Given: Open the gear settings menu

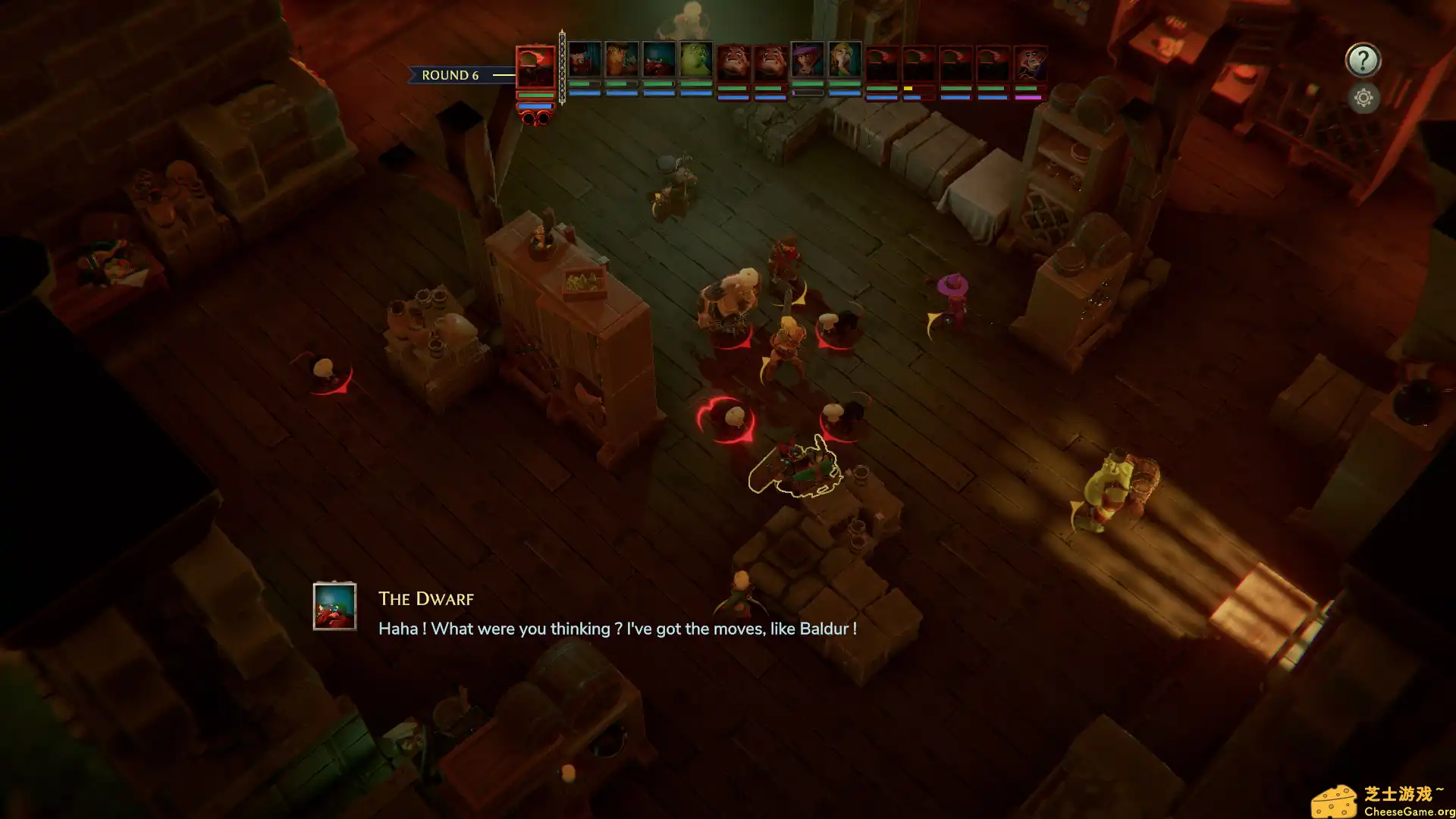Looking at the screenshot, I should [x=1363, y=98].
